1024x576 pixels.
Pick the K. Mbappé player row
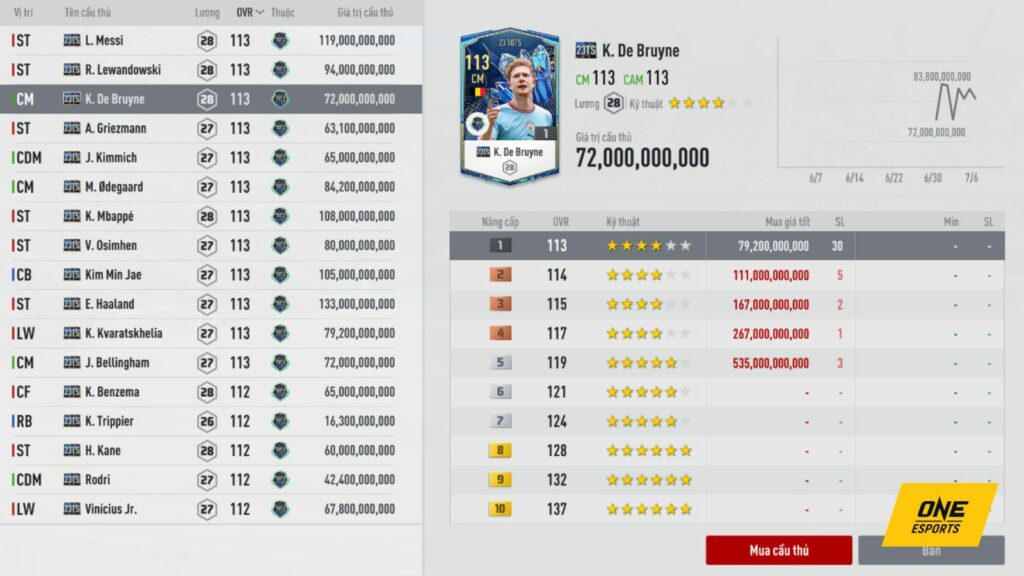(x=210, y=216)
